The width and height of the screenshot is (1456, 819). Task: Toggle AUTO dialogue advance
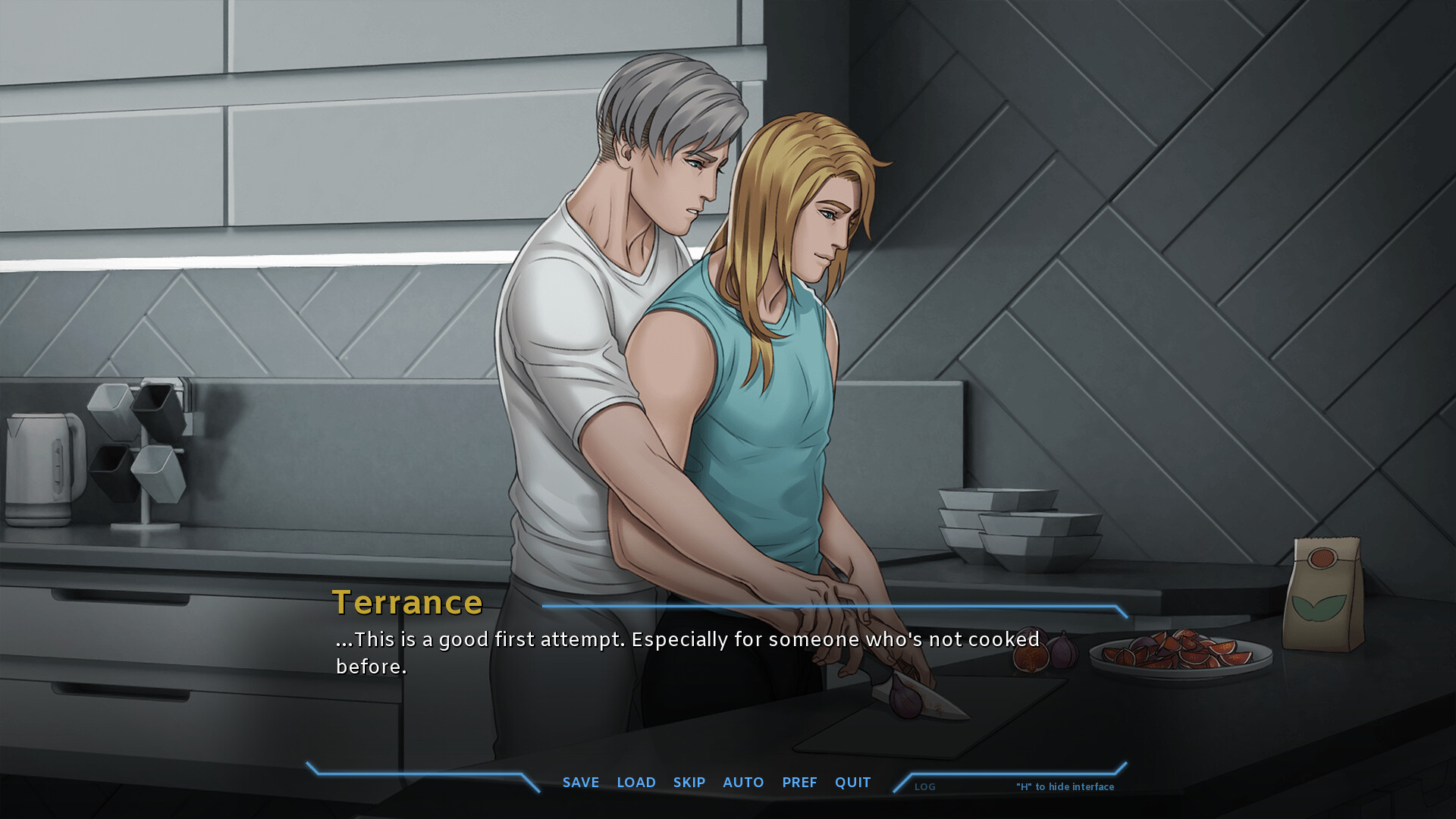(x=743, y=782)
